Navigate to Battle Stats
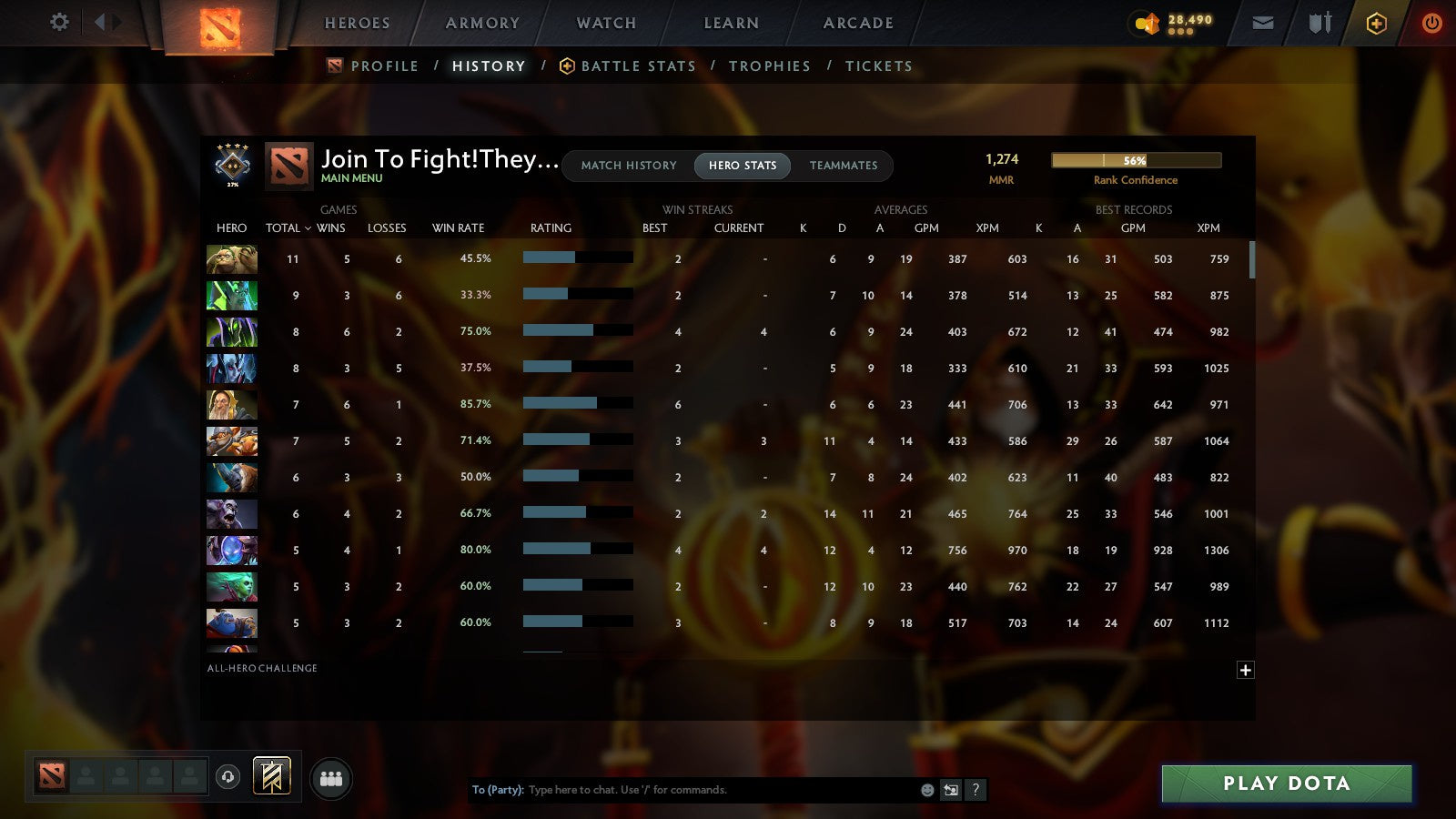The image size is (1456, 819). 639,66
